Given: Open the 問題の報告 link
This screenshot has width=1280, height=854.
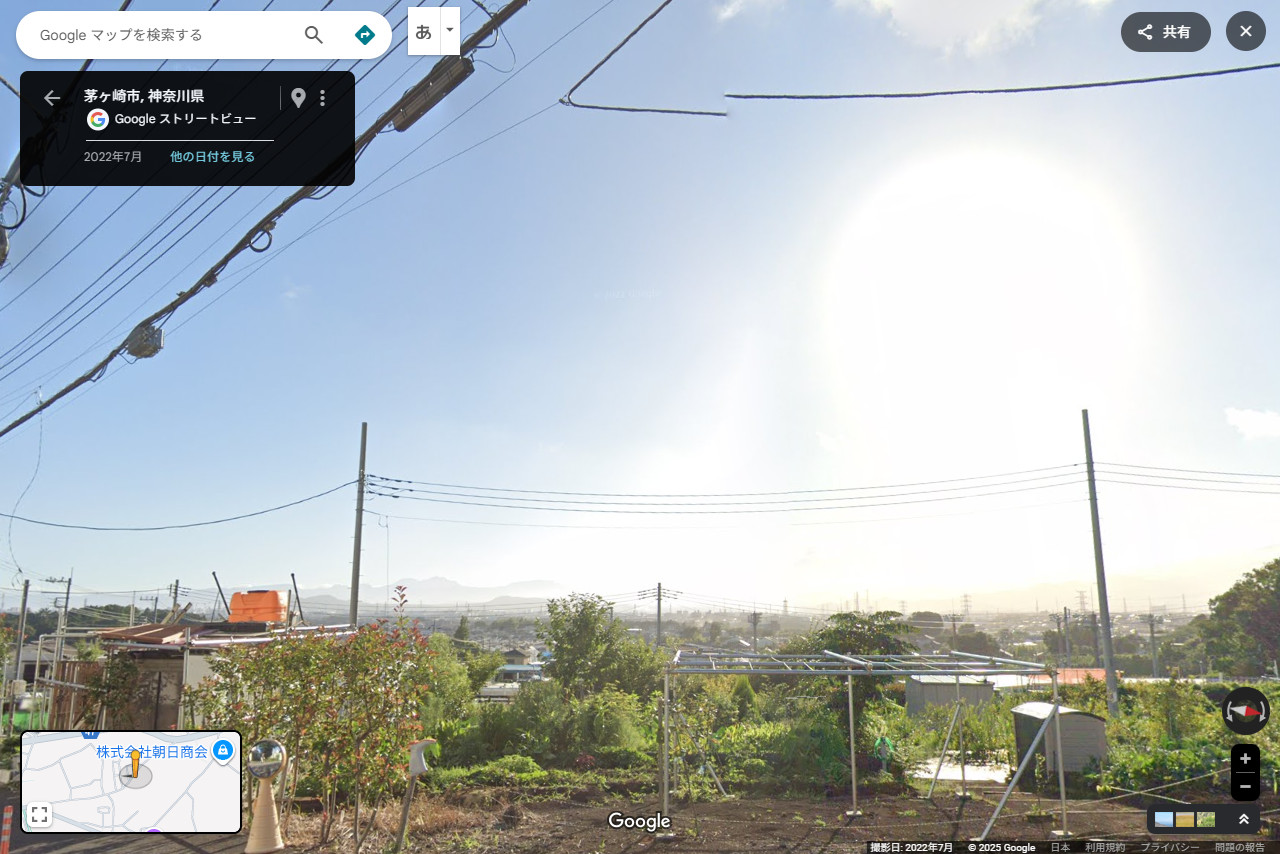Looking at the screenshot, I should click(x=1239, y=848).
